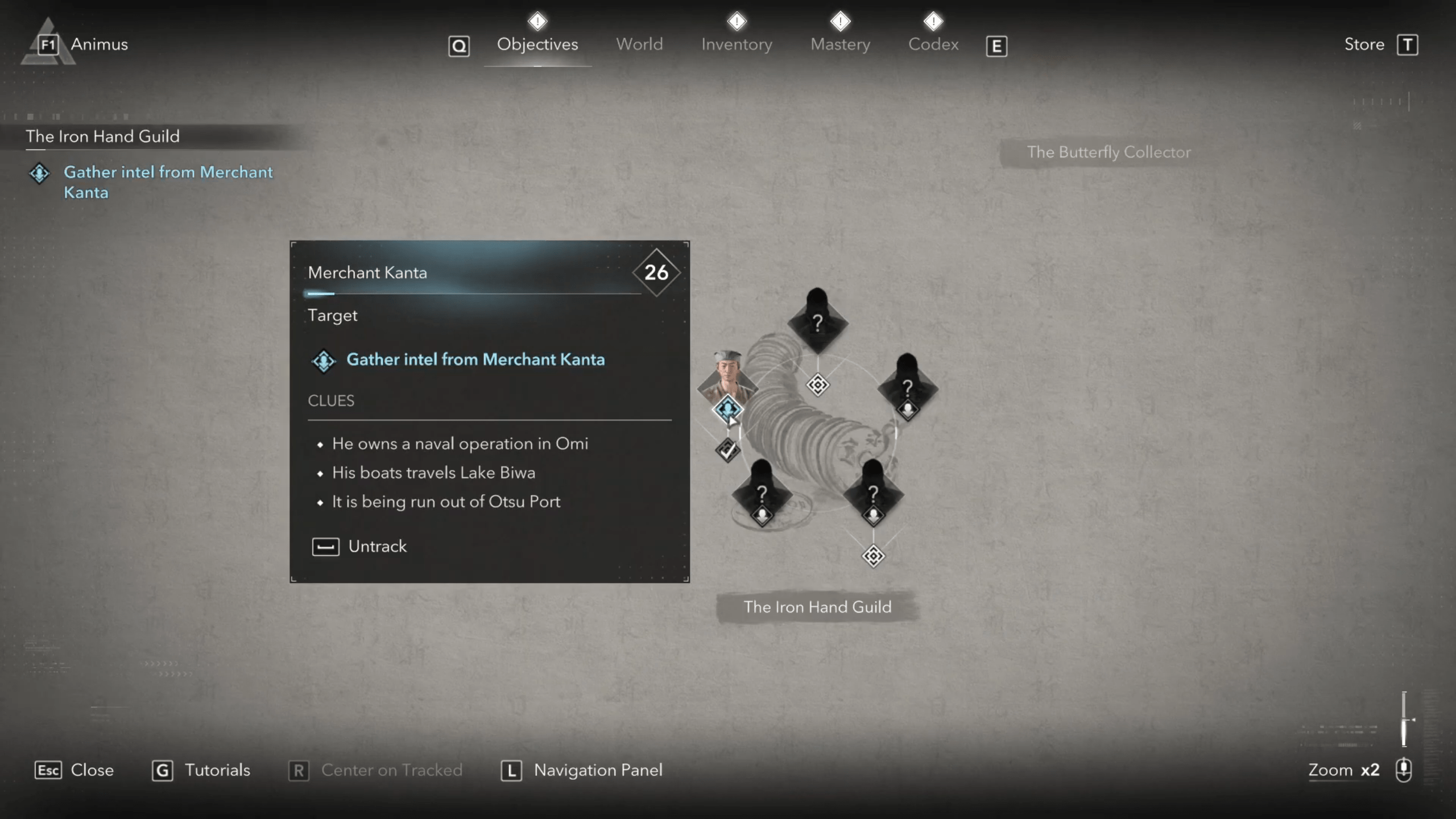Open the Codex menu
Viewport: 1456px width, 819px height.
(933, 44)
